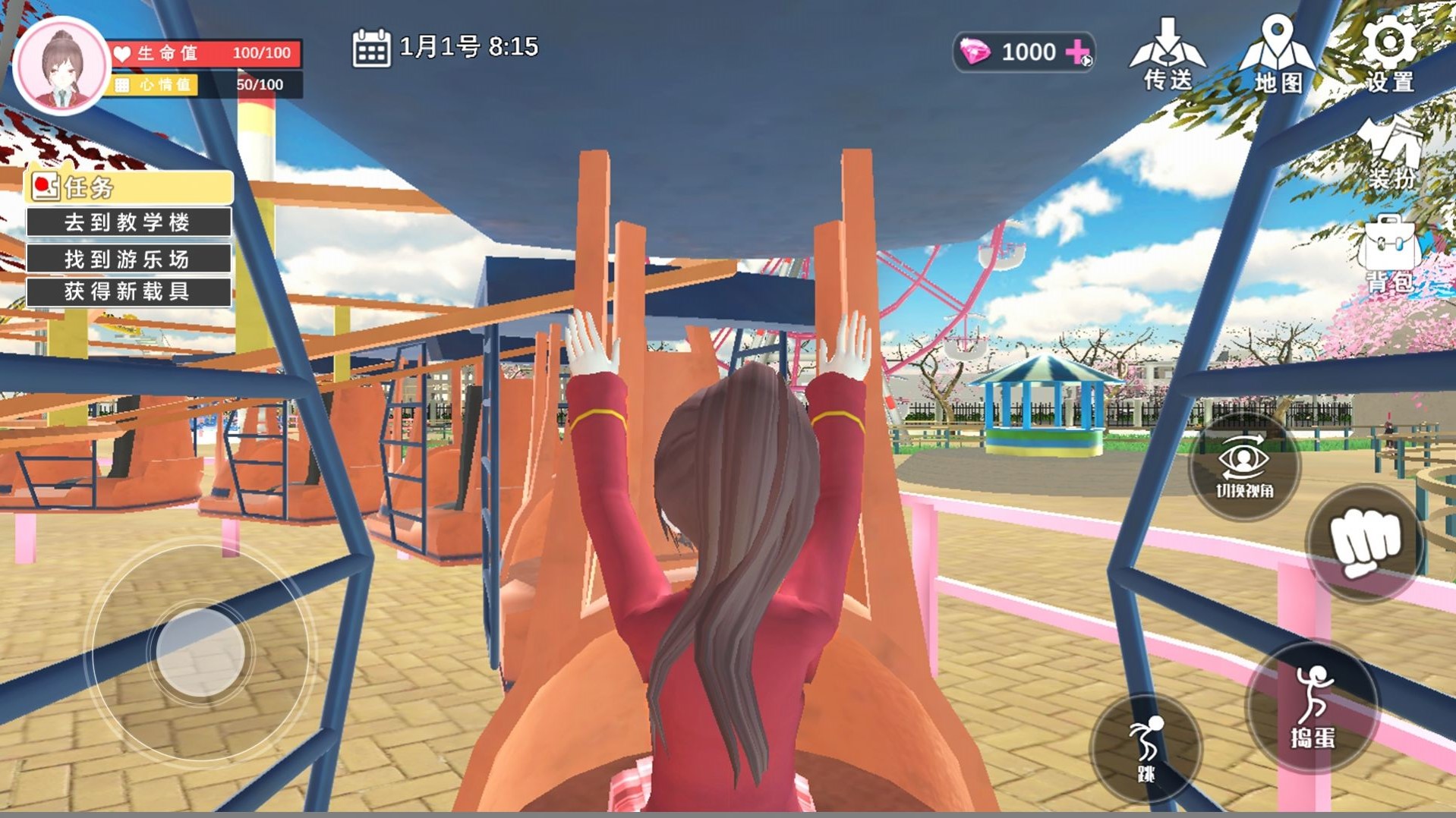Tap the pink plus to add gems
The width and height of the screenshot is (1456, 818).
point(1079,52)
